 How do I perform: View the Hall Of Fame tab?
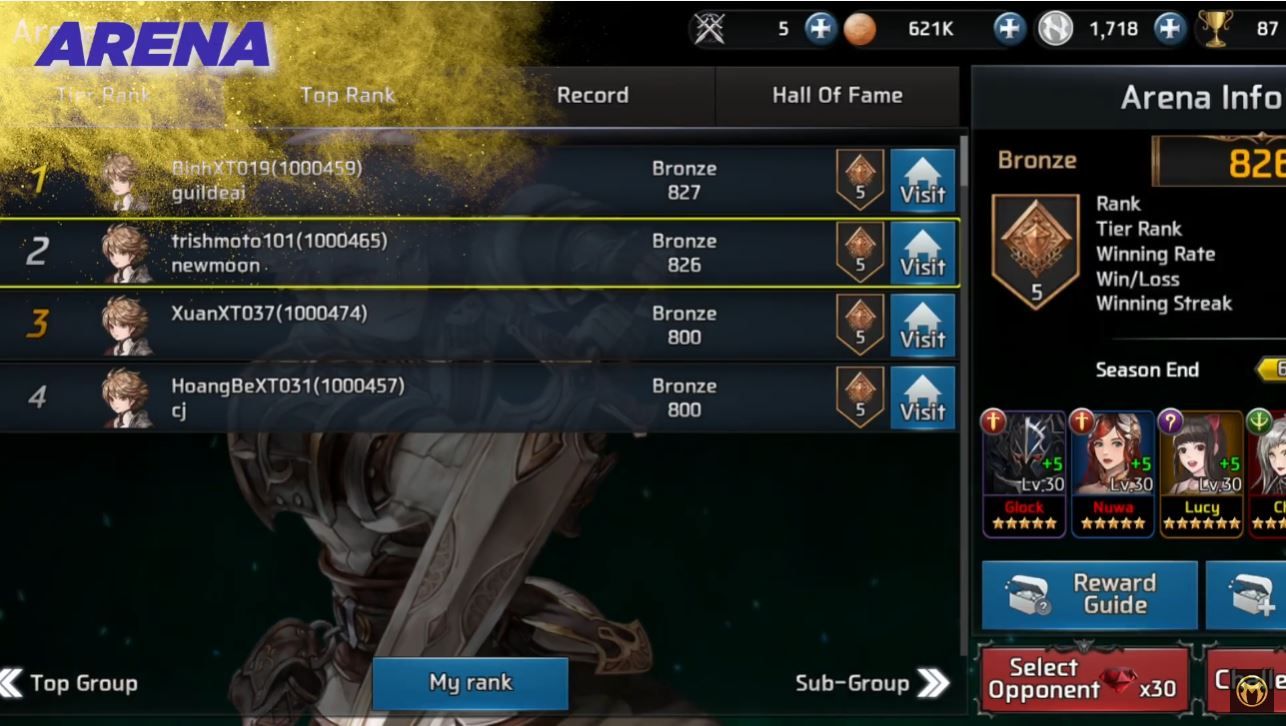(x=837, y=96)
